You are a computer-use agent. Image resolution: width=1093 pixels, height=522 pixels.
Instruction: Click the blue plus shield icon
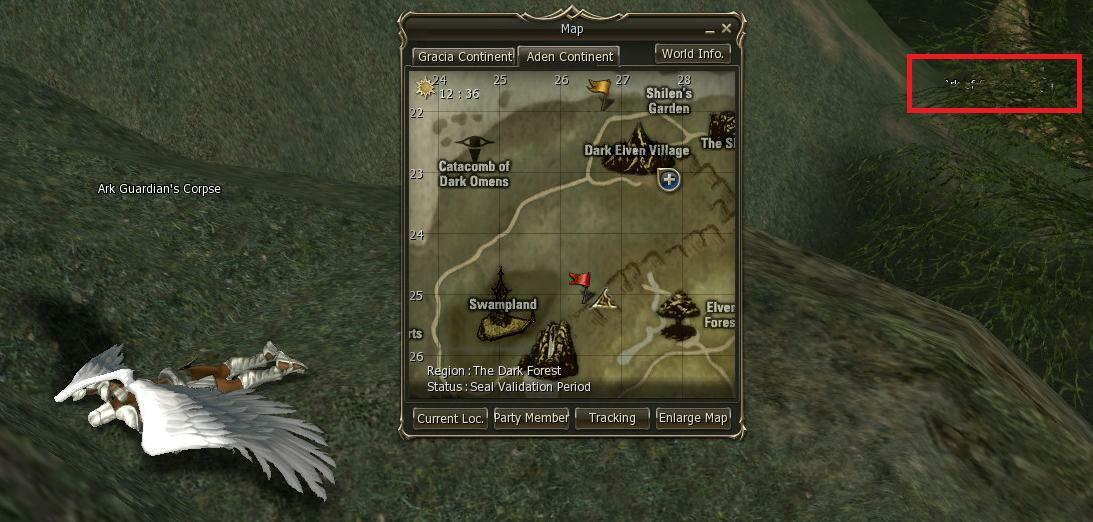click(669, 180)
